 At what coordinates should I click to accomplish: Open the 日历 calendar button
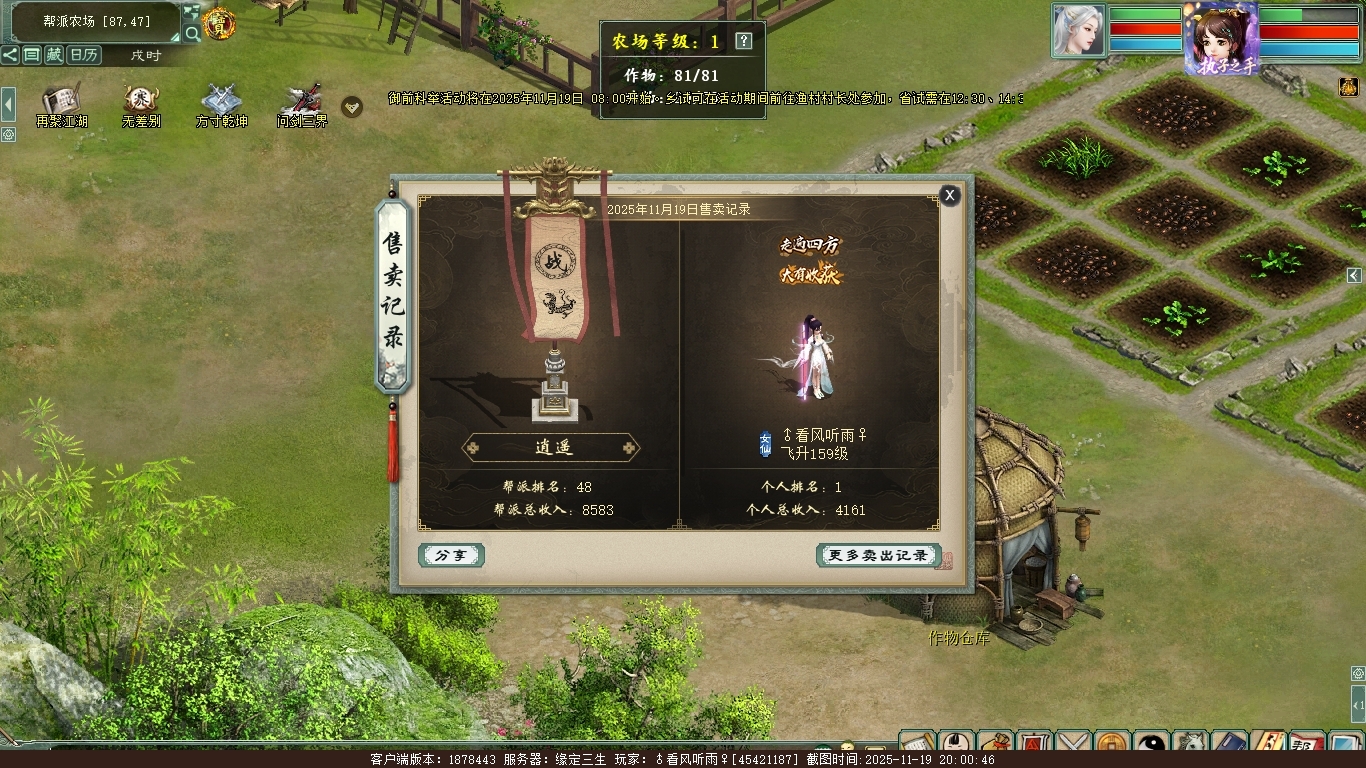[x=84, y=55]
